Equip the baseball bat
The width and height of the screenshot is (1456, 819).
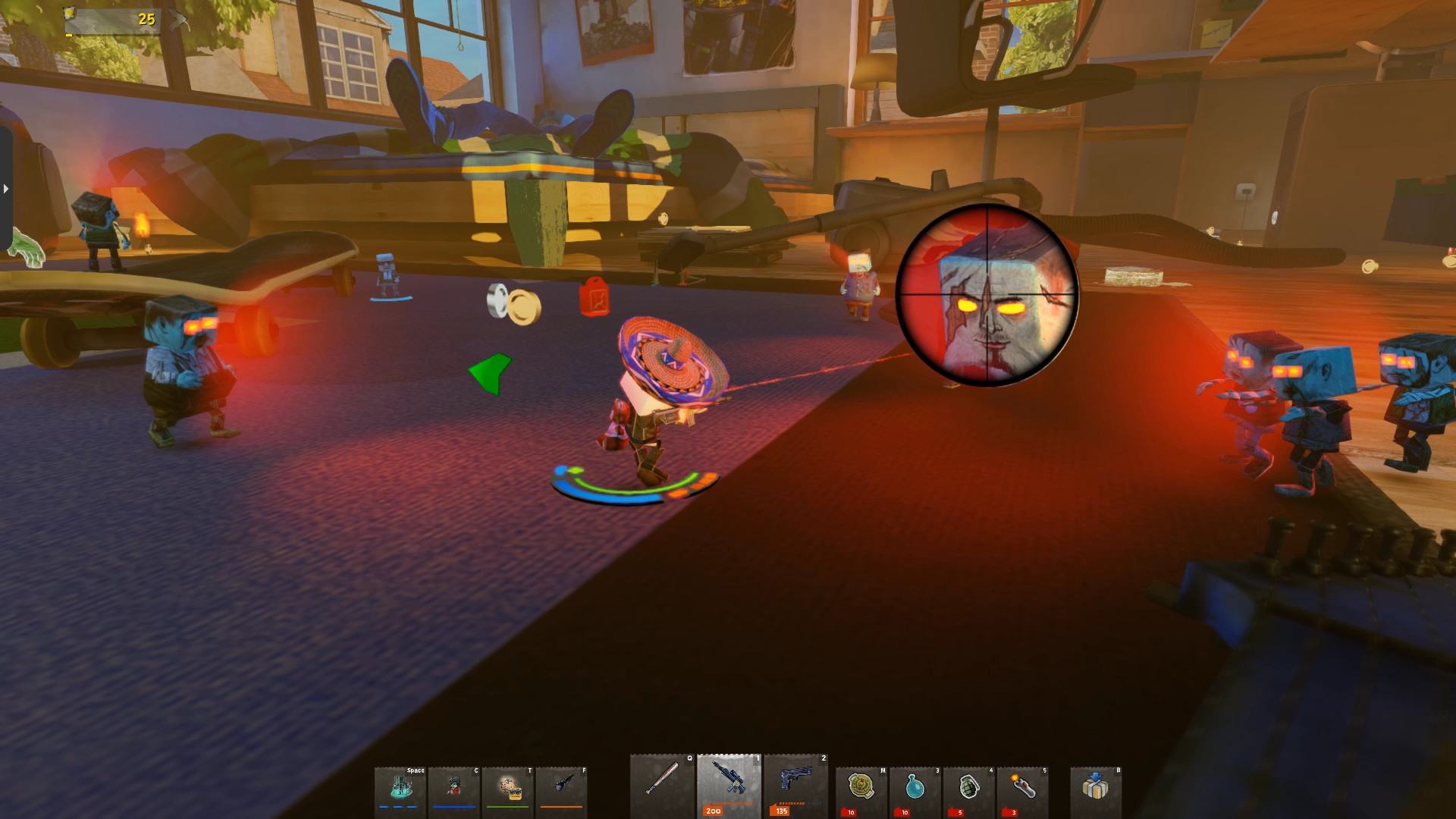coord(661,785)
